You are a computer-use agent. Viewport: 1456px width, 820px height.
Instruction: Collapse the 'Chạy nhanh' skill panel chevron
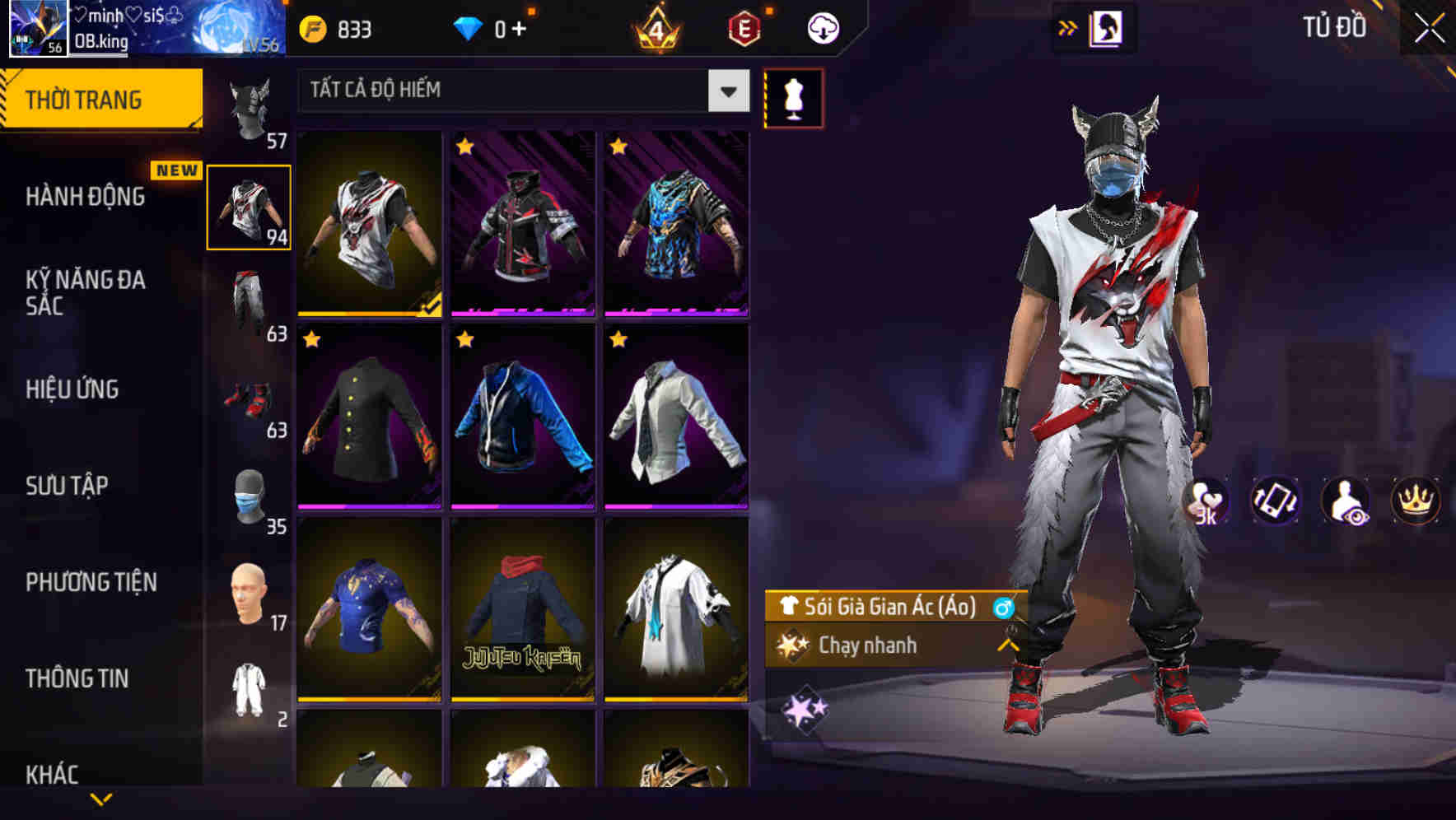1006,645
